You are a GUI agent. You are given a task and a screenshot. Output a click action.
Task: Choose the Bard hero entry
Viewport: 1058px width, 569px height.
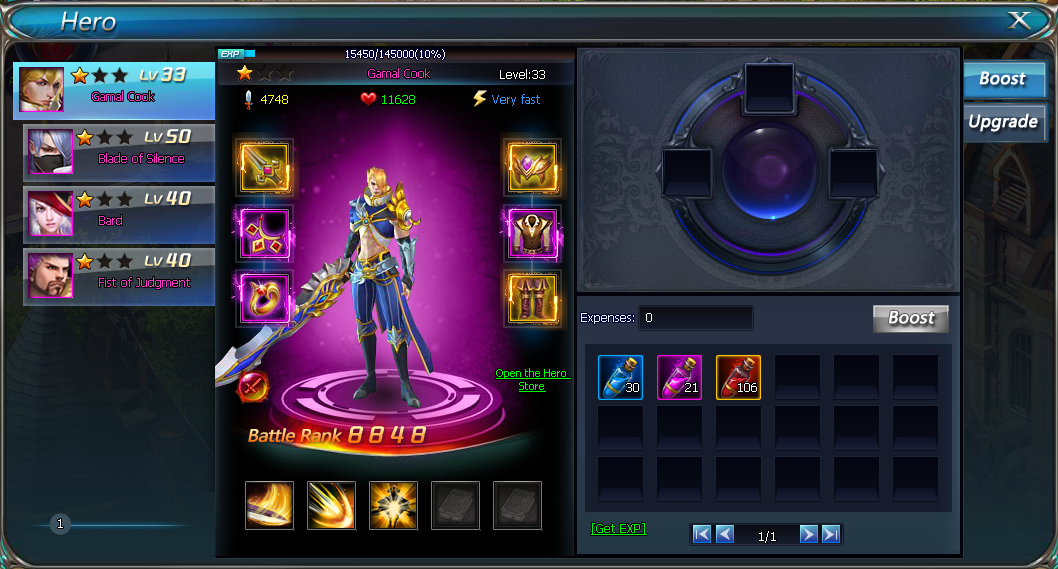(120, 213)
